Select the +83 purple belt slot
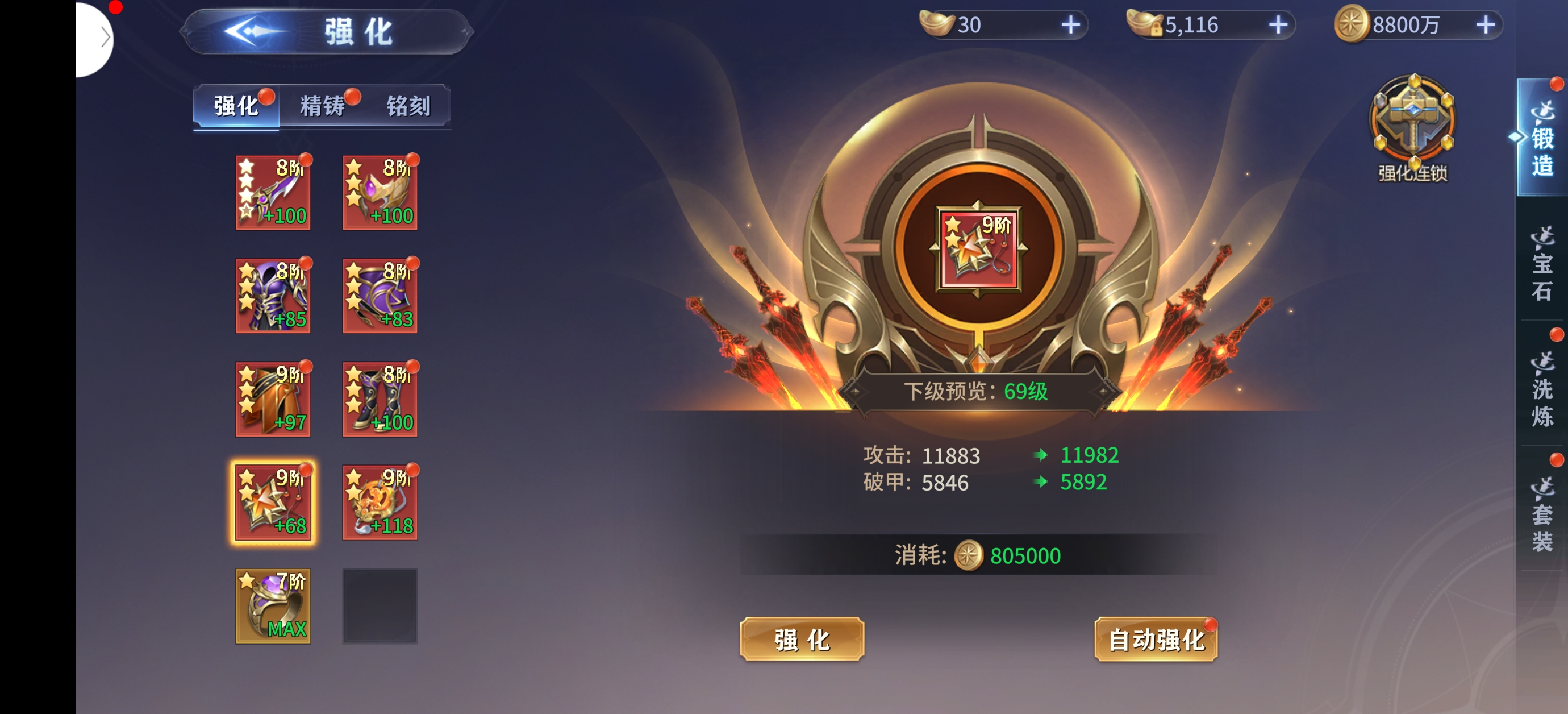The width and height of the screenshot is (1568, 714). point(380,296)
